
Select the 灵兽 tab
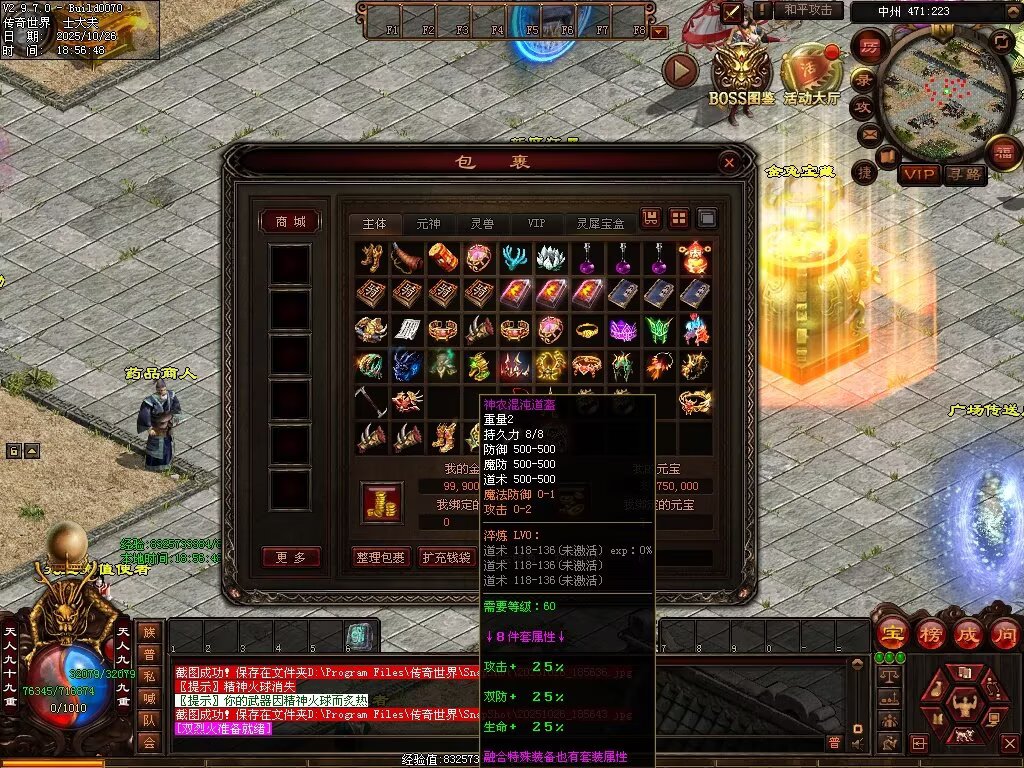[482, 223]
